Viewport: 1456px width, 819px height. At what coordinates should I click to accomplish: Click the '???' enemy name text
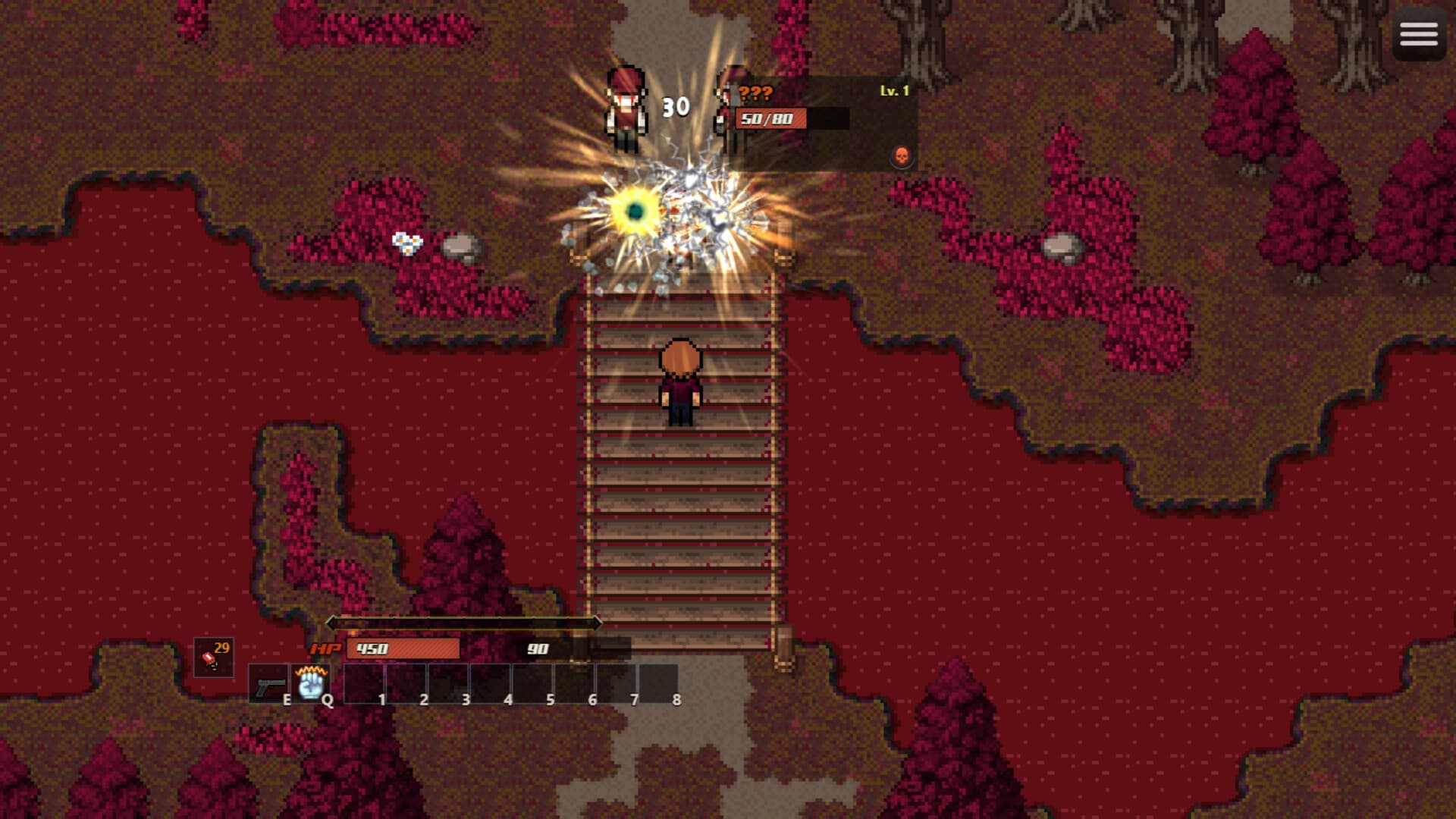click(x=756, y=93)
